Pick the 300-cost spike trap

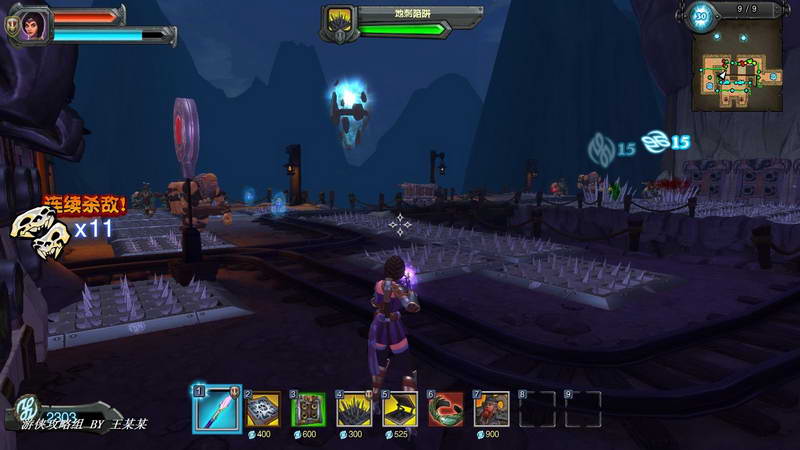(354, 408)
